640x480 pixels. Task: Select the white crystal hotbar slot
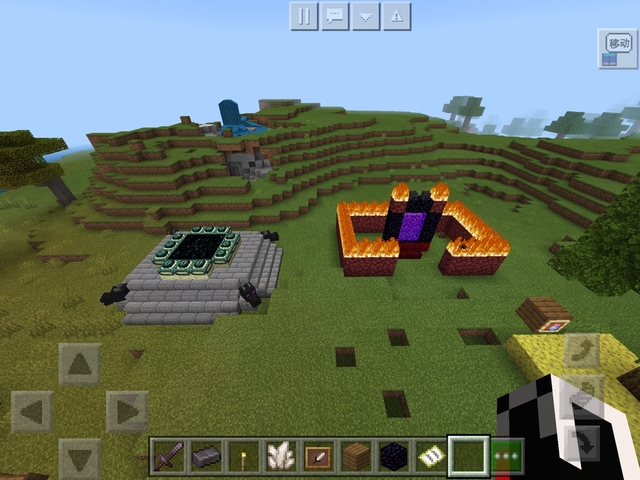pos(279,457)
